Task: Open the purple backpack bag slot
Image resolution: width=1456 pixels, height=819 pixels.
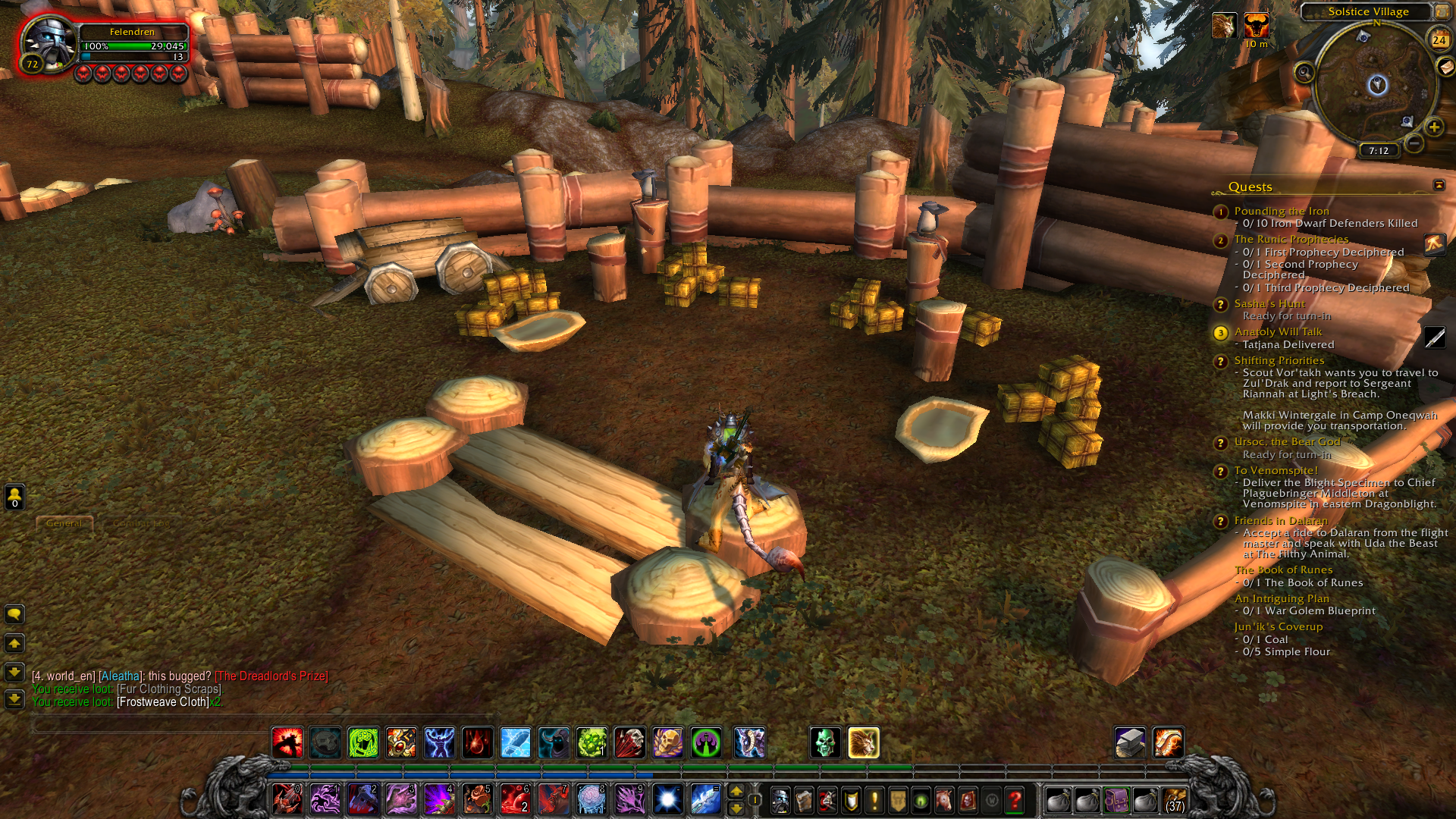Action: coord(1116,800)
